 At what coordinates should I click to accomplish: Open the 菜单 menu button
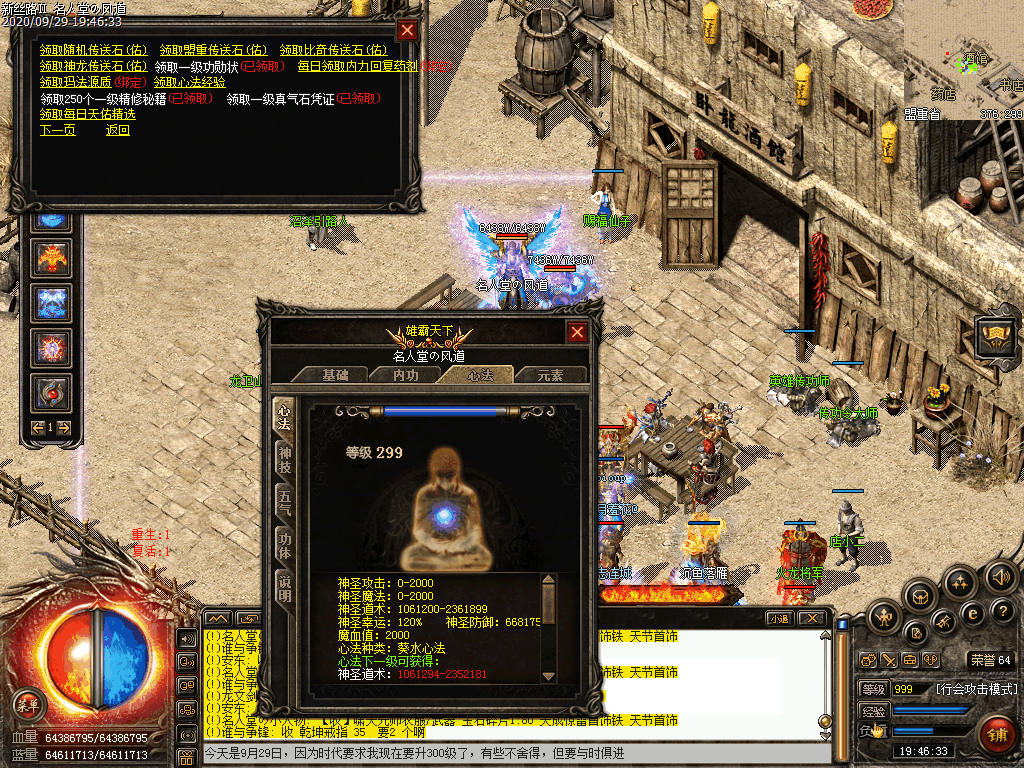tap(31, 699)
